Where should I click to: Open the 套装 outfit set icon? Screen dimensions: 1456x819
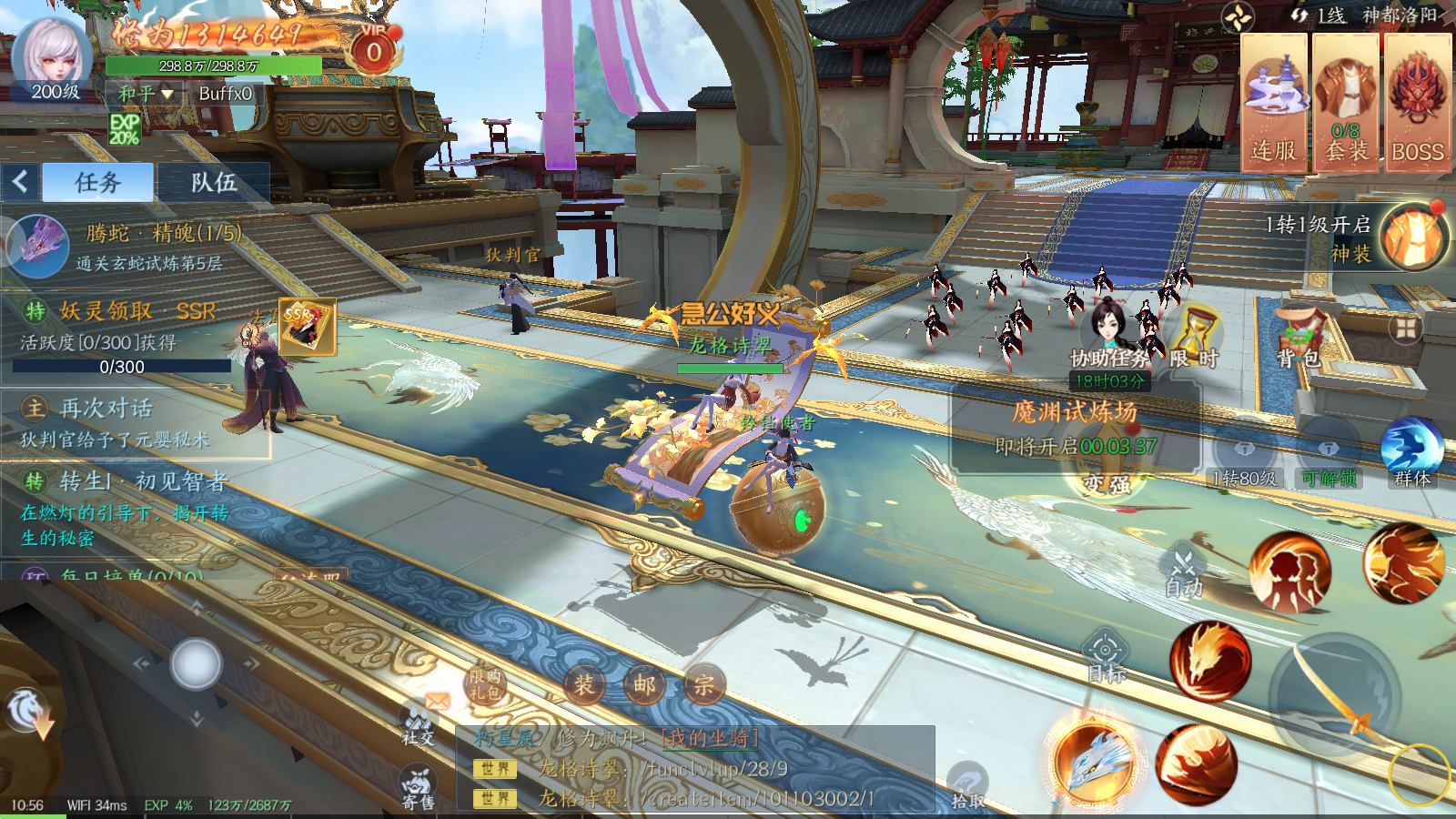(1345, 103)
